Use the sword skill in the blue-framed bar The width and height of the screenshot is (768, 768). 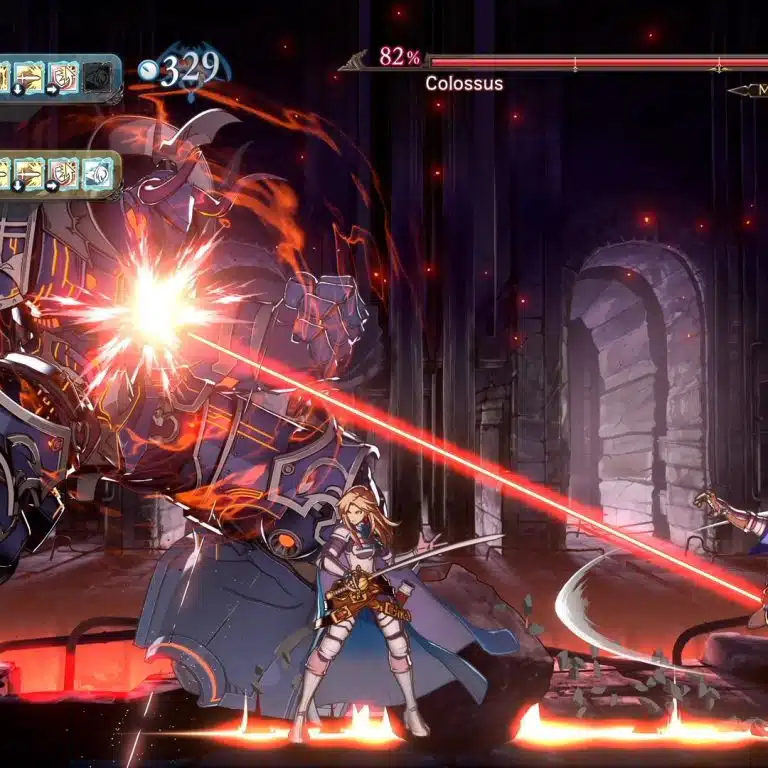tap(28, 75)
